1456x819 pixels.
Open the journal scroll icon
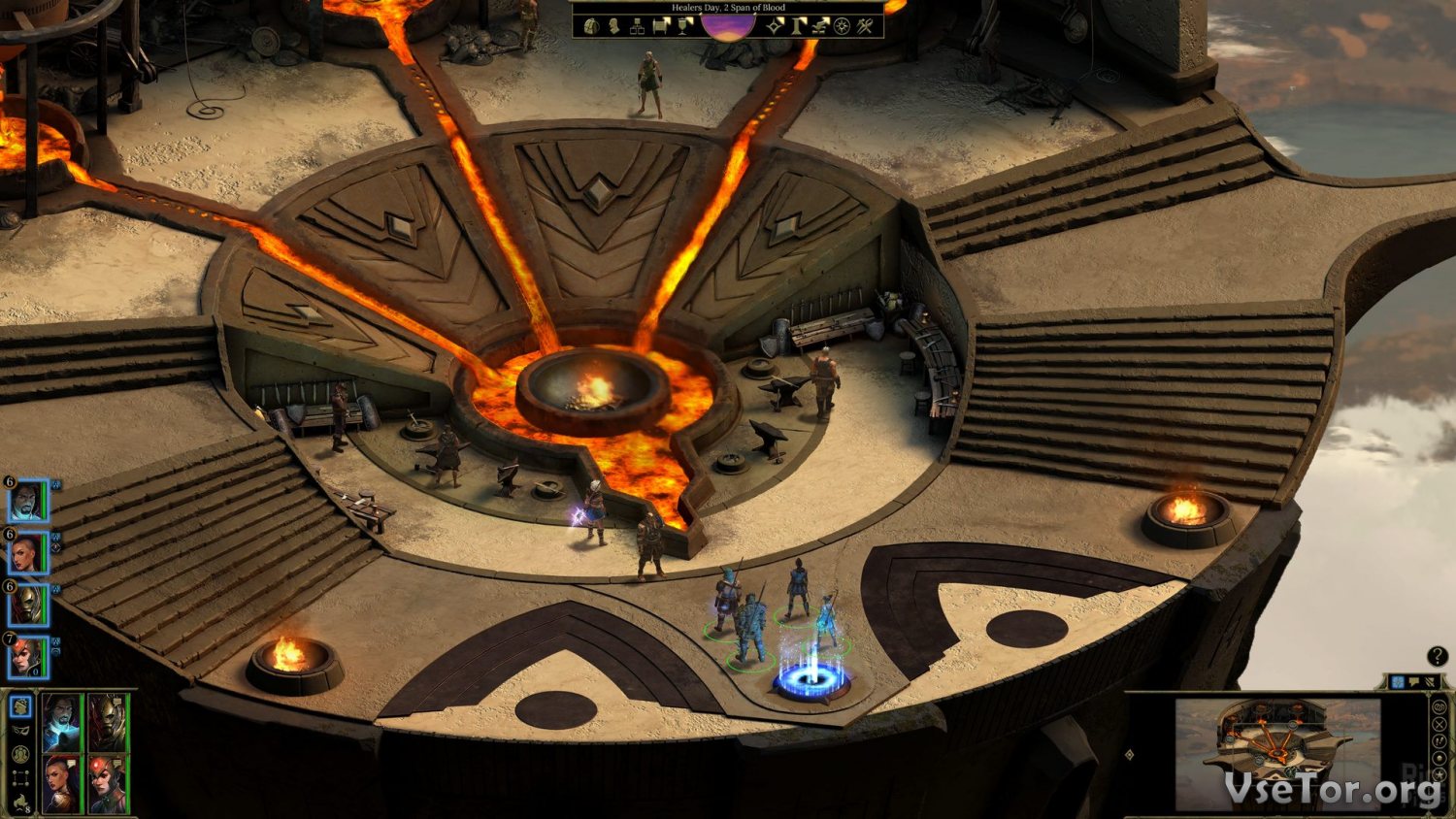(x=662, y=26)
